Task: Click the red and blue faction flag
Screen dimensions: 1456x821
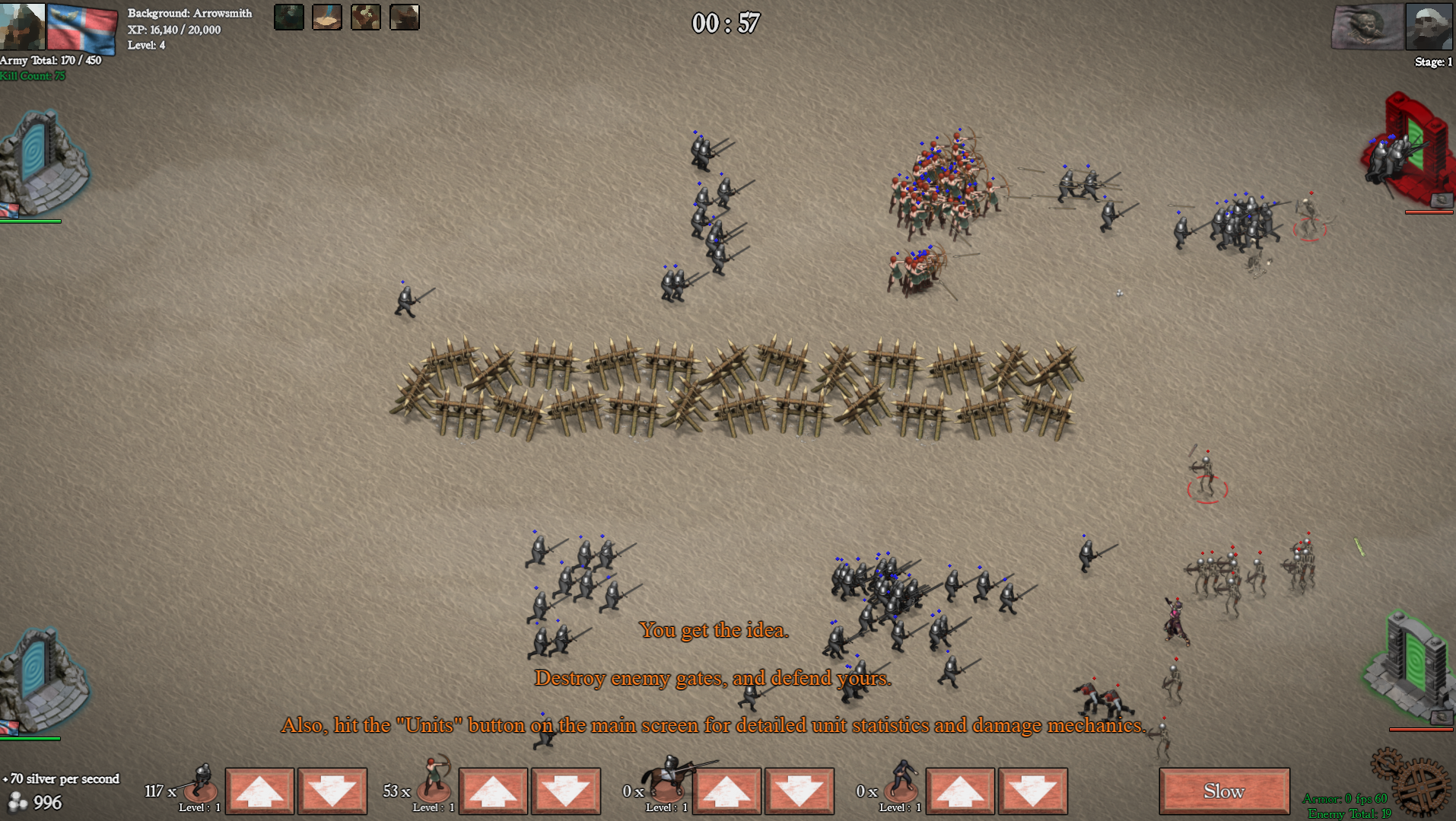Action: pos(82,27)
